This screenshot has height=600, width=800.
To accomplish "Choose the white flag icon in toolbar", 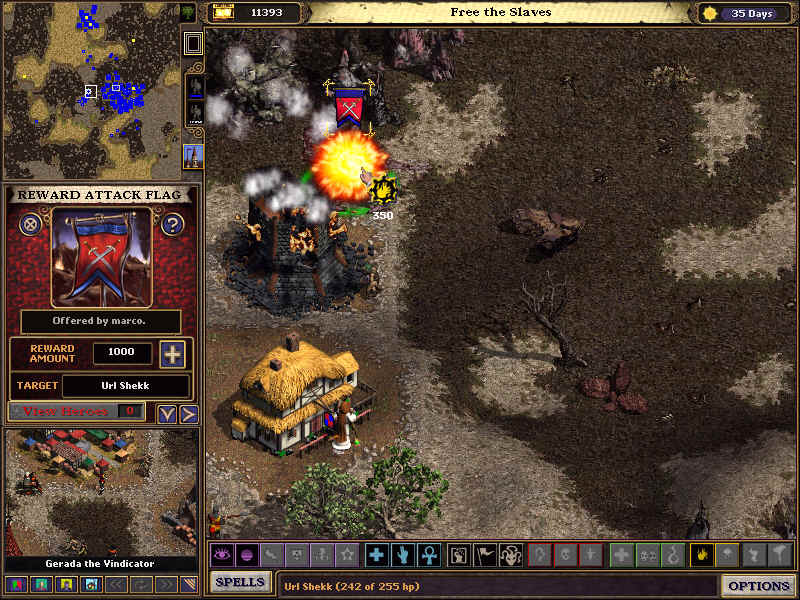I will pyautogui.click(x=484, y=555).
